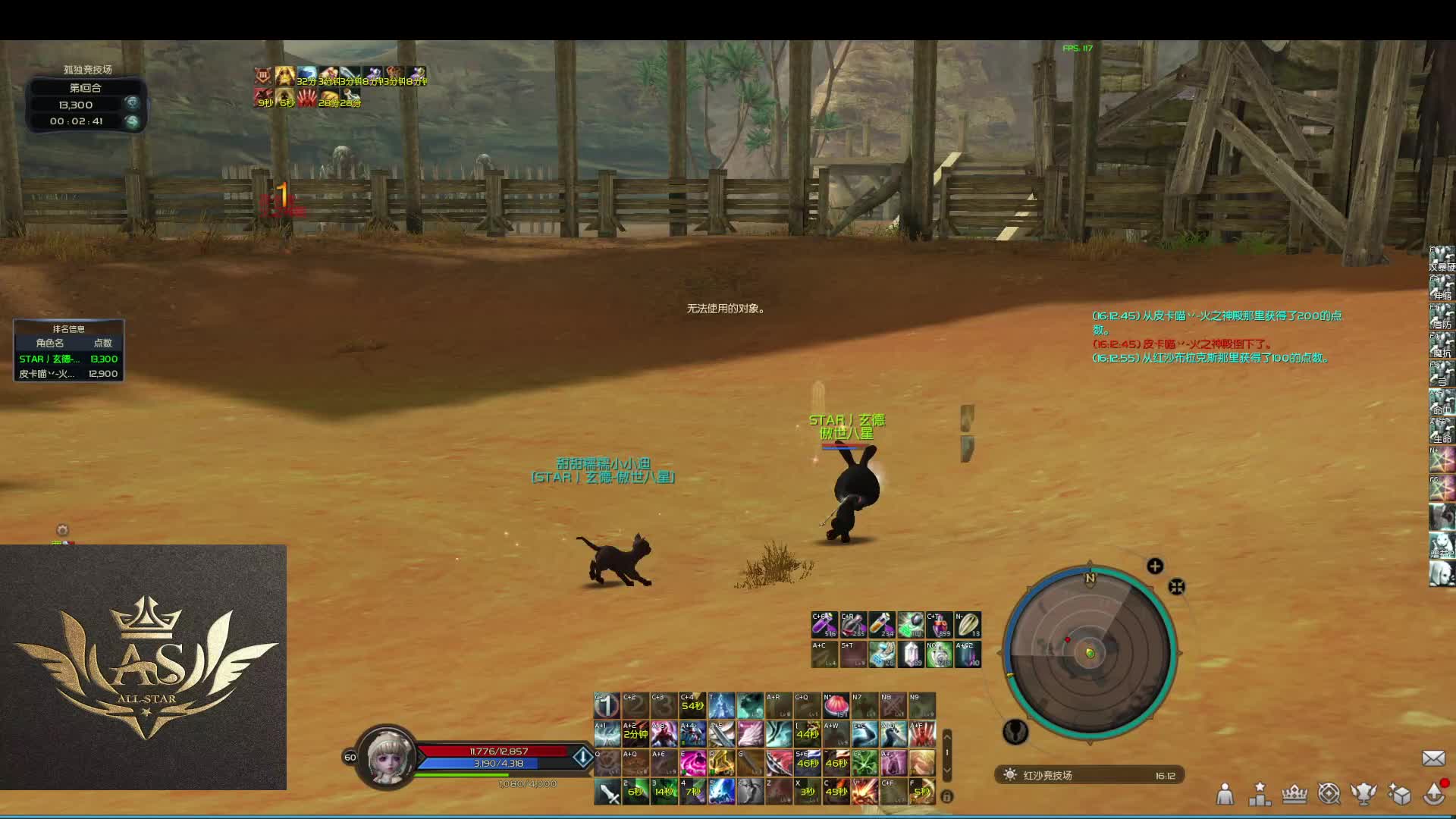This screenshot has height=819, width=1456.
Task: Select the 盾防 equipment set shortcut
Action: point(1442,316)
